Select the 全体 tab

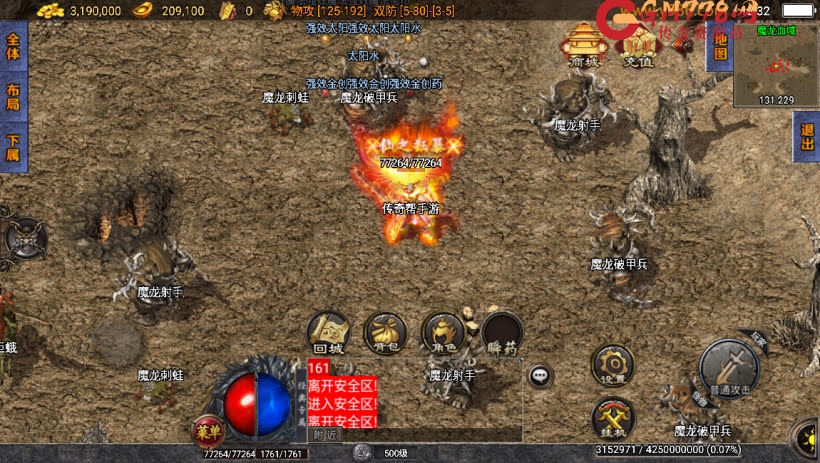[12, 47]
